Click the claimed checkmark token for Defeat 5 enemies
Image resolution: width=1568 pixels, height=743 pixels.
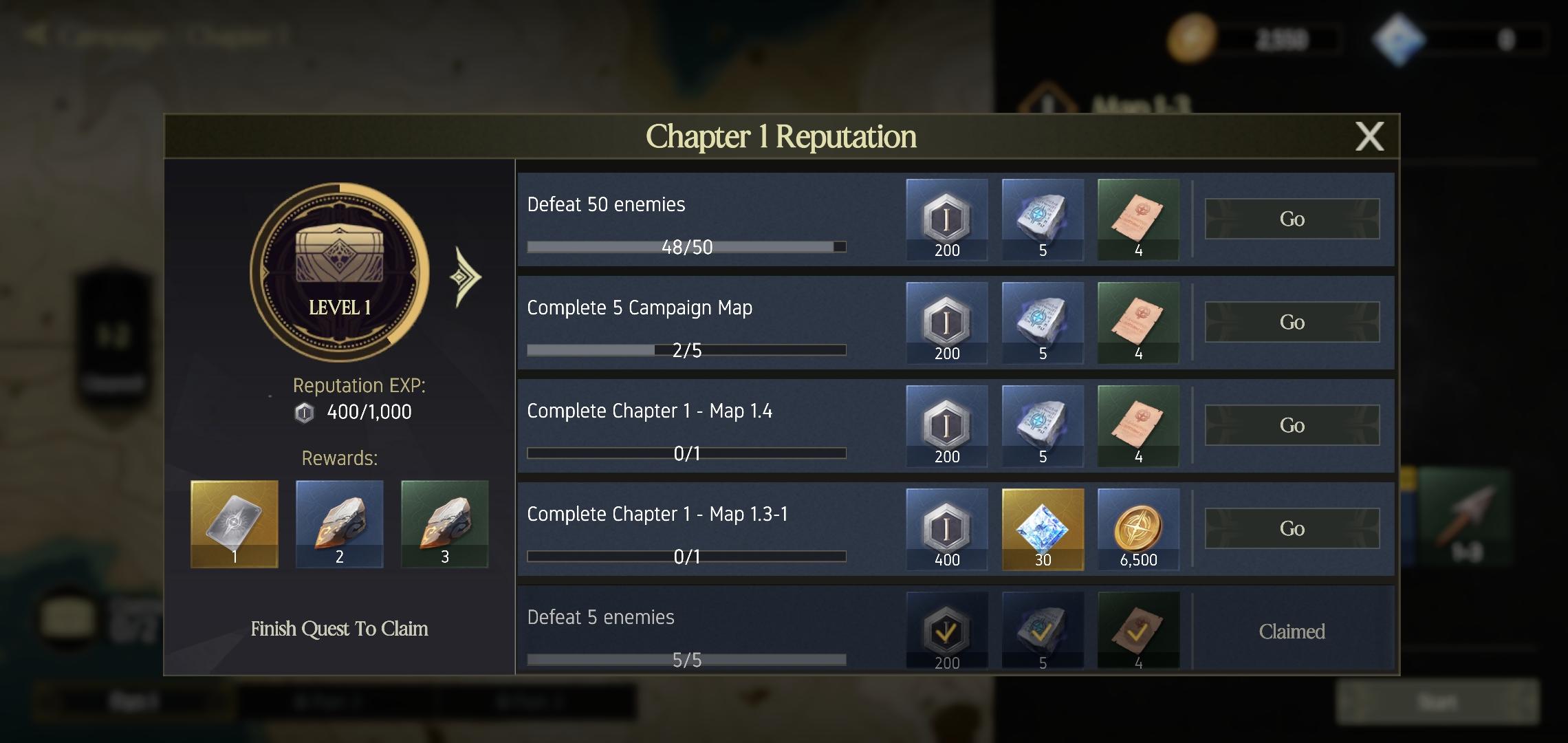[946, 628]
